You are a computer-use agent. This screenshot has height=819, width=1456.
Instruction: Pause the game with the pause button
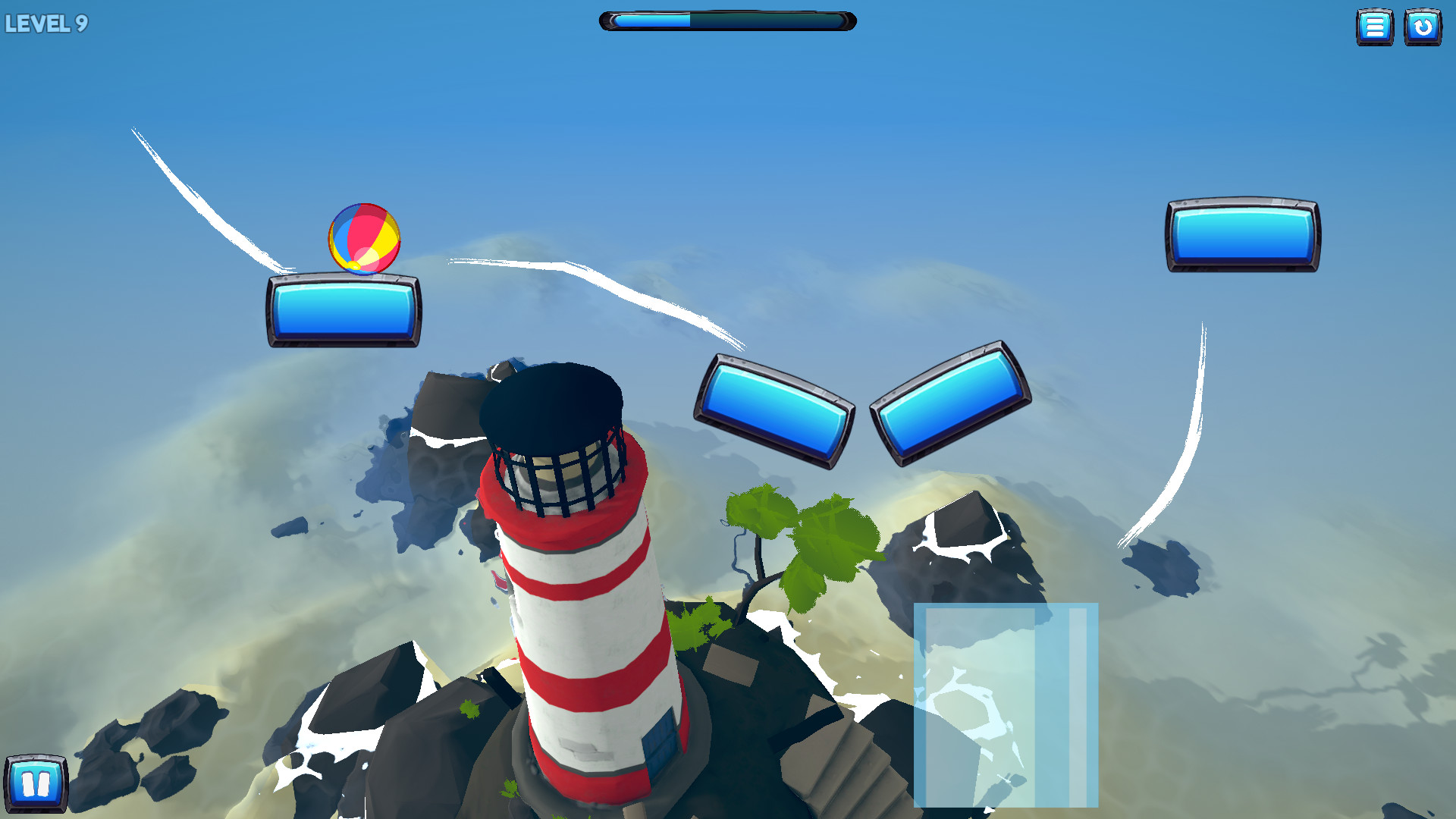pyautogui.click(x=36, y=783)
